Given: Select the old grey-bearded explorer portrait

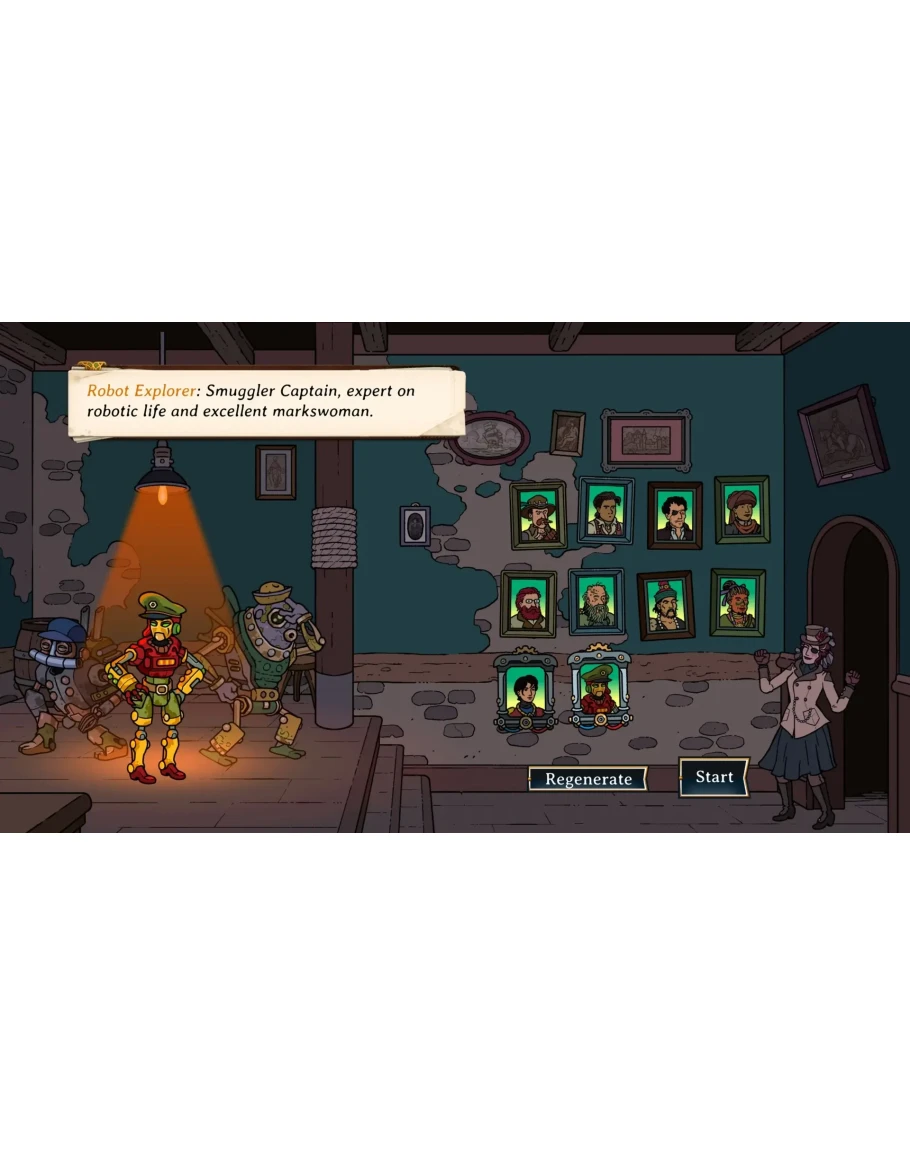Looking at the screenshot, I should [x=596, y=602].
